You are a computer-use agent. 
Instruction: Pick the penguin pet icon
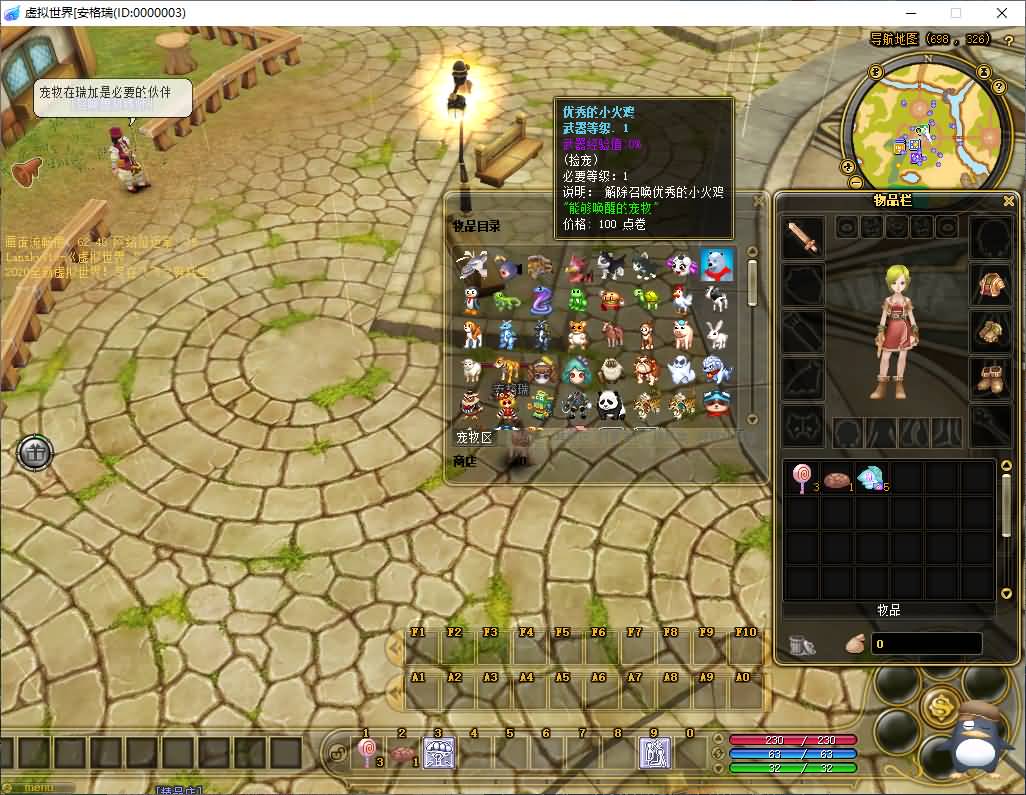pyautogui.click(x=470, y=299)
